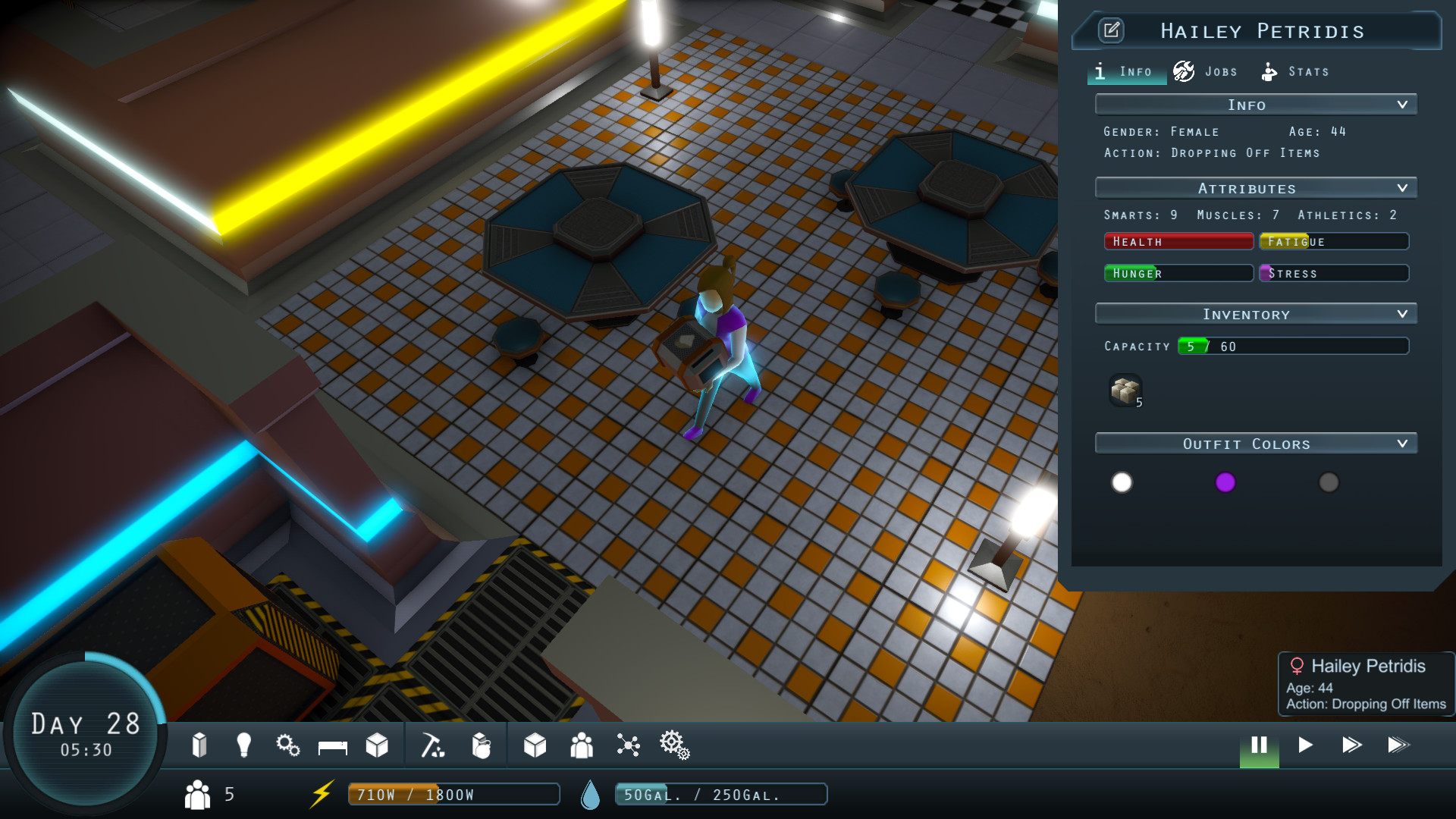Open the network connections tool

(x=627, y=745)
